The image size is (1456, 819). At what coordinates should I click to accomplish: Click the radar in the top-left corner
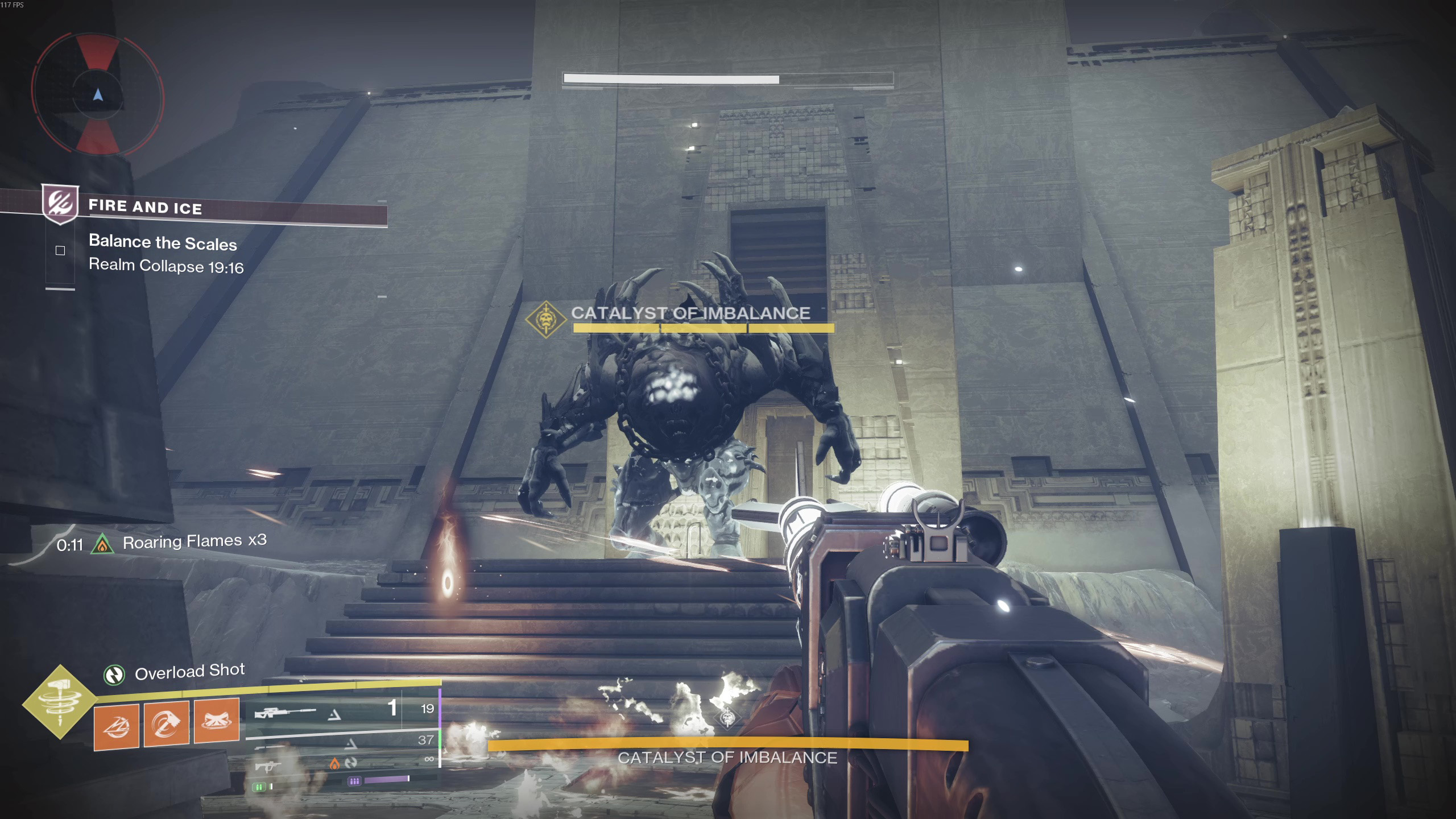[98, 94]
